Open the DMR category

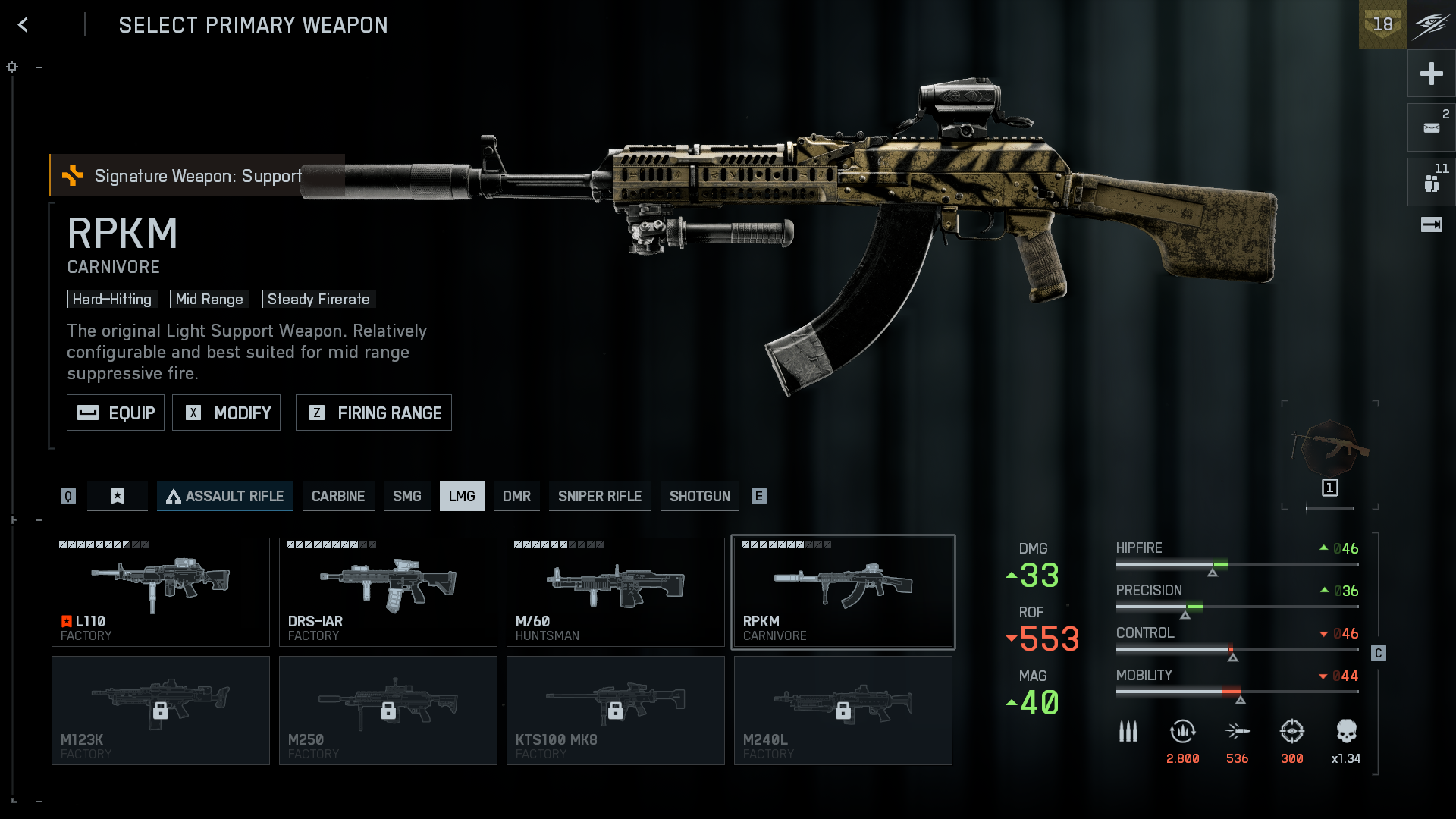click(x=516, y=496)
